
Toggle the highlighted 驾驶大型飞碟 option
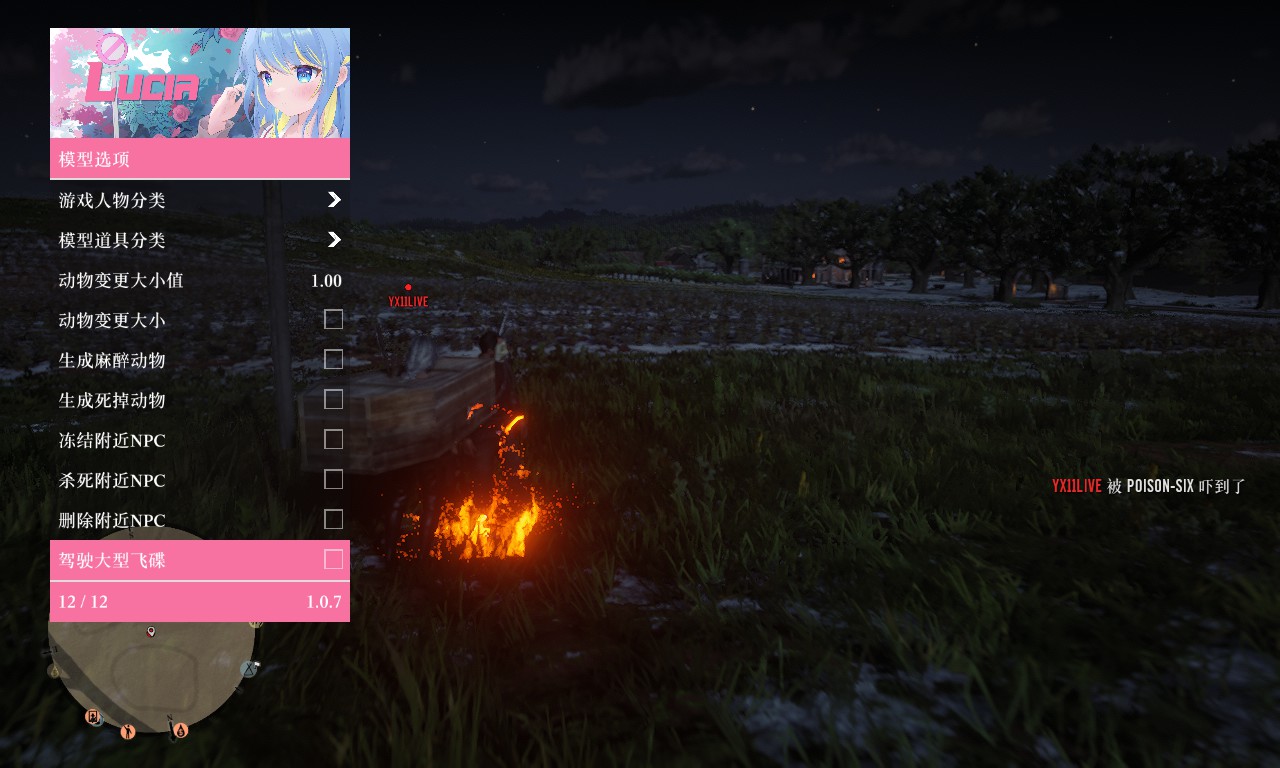(x=333, y=560)
